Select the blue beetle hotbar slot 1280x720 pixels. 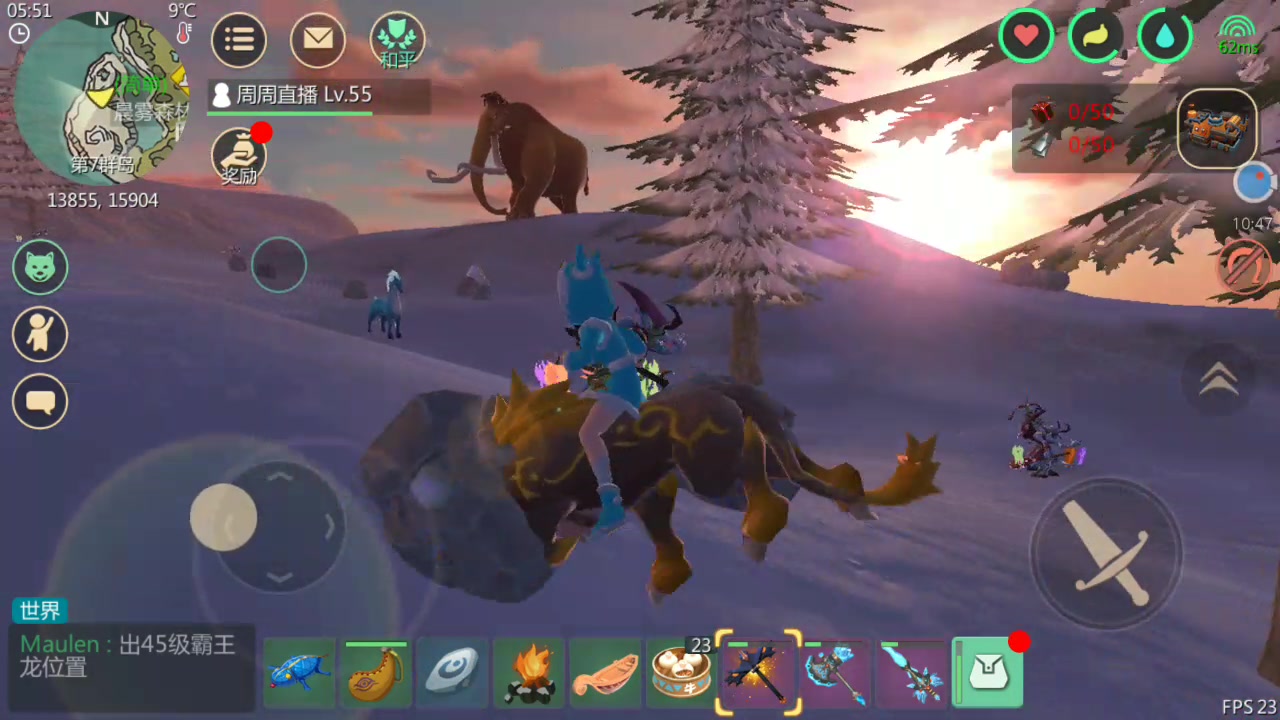(x=300, y=673)
